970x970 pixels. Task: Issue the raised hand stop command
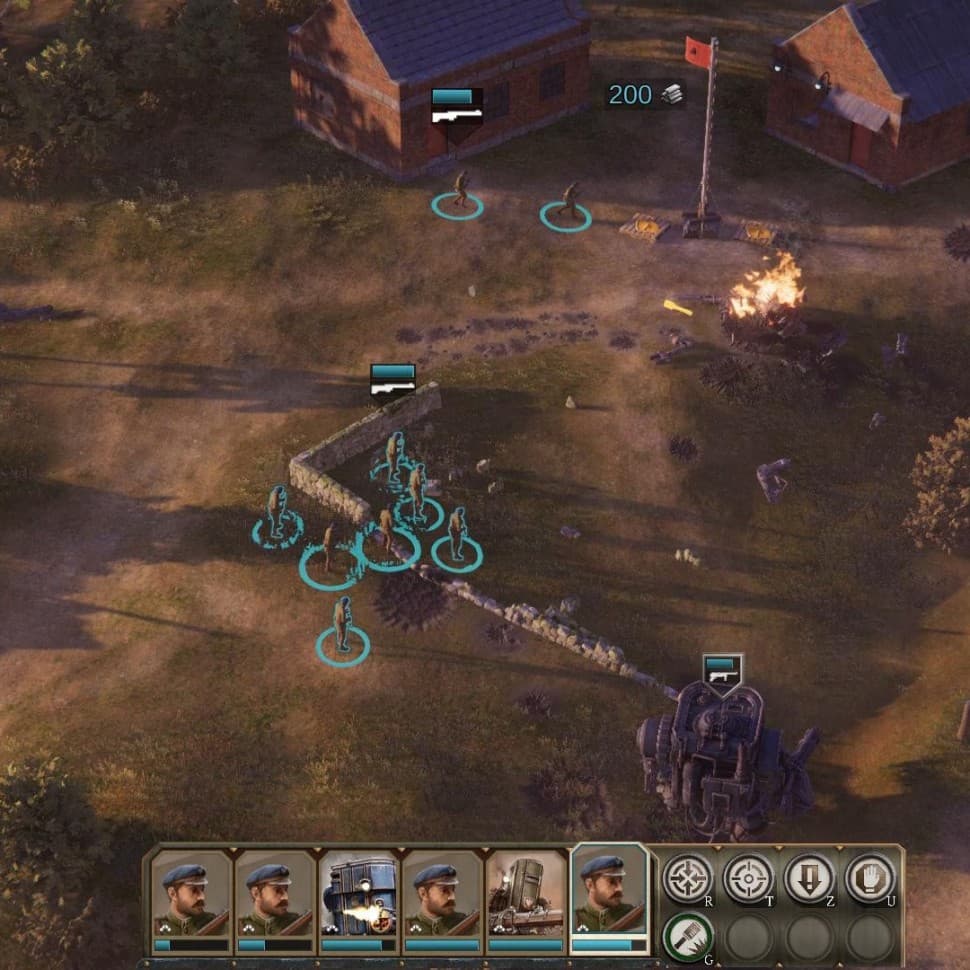pyautogui.click(x=870, y=878)
